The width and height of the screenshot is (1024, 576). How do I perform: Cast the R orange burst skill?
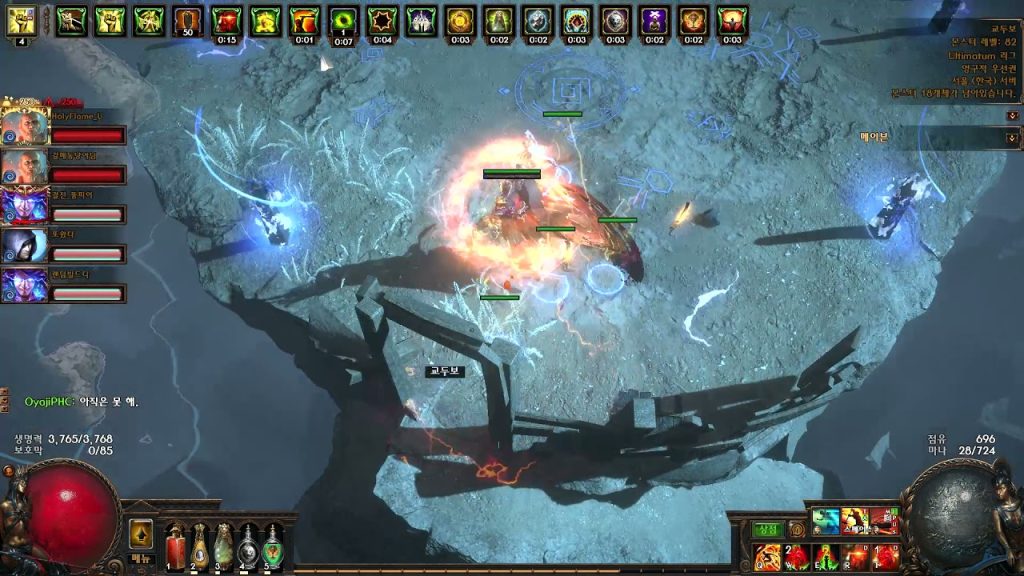(x=855, y=556)
